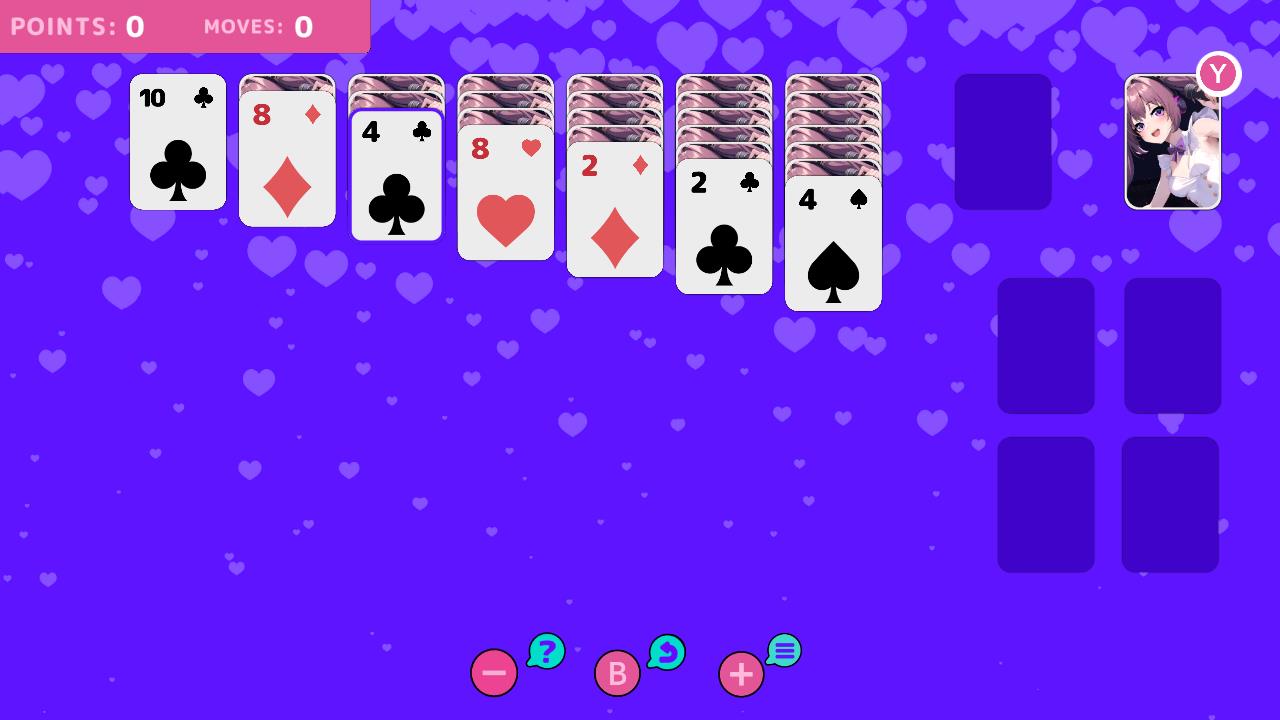The height and width of the screenshot is (720, 1280).
Task: Open the speech-bubble chat icon
Action: 784,651
